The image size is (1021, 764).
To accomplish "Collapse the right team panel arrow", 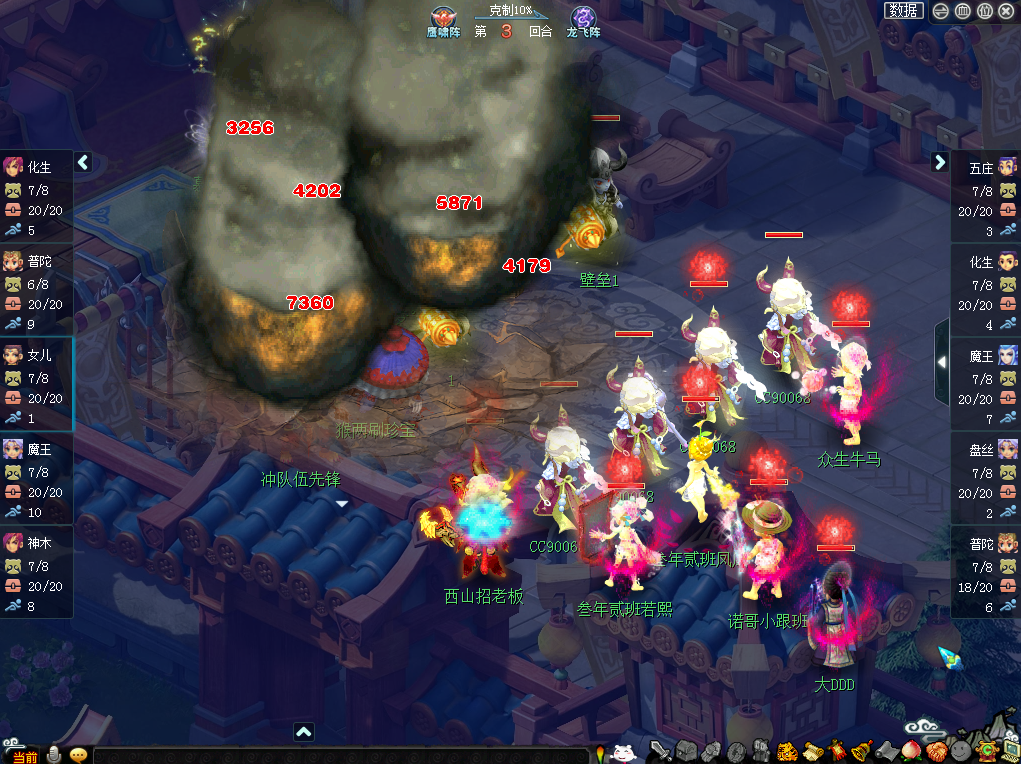I will [939, 162].
